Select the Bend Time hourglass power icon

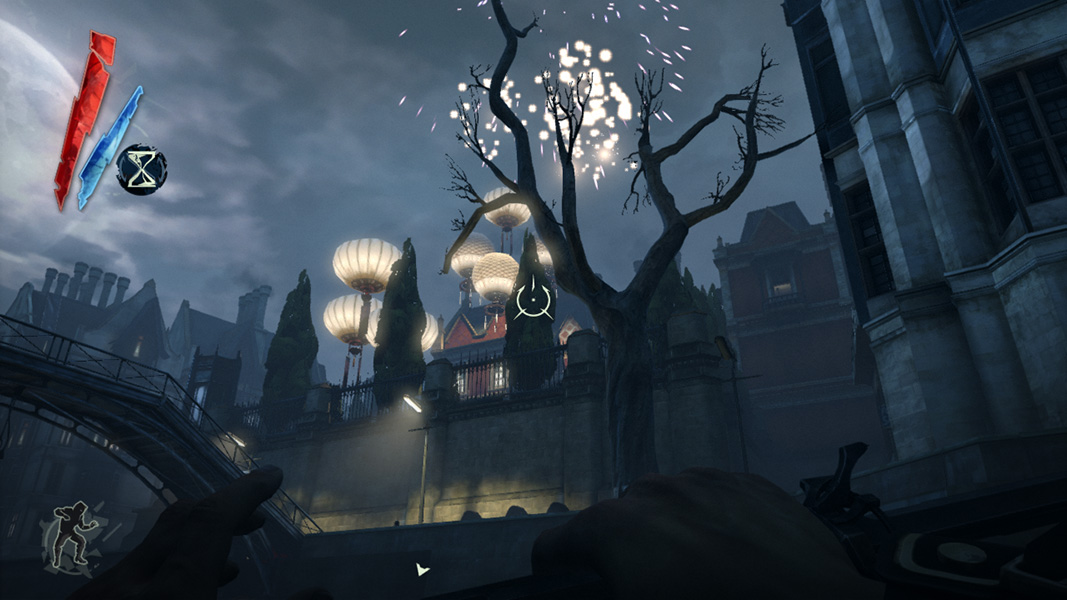tap(142, 169)
